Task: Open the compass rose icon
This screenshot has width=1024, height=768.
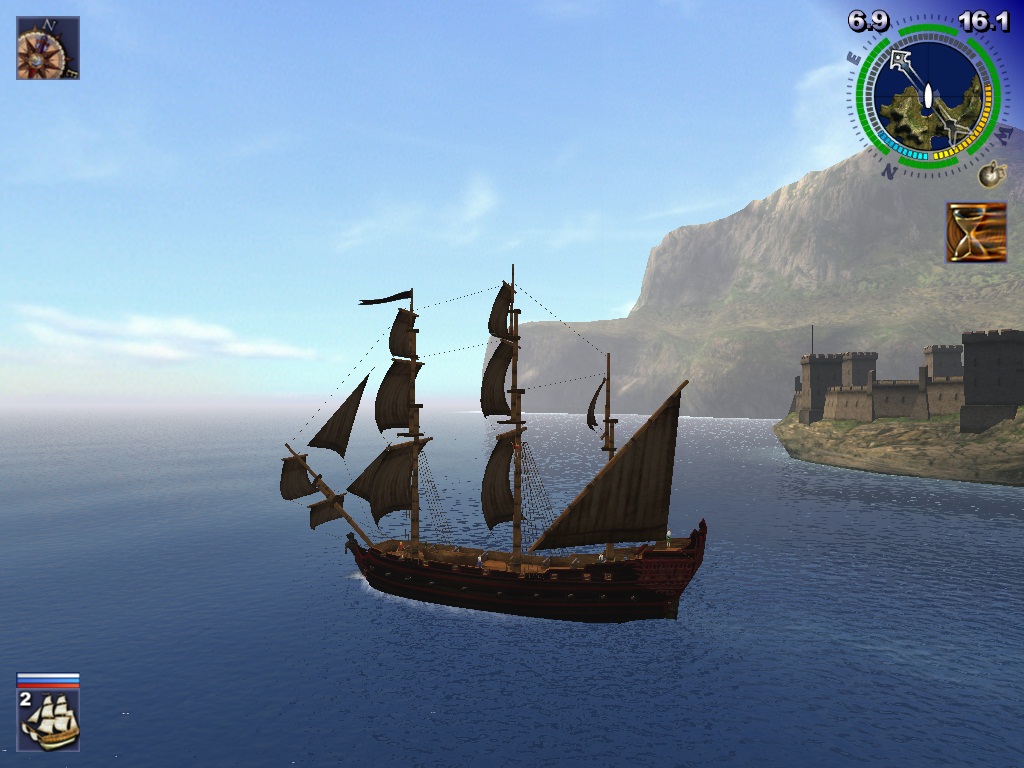Action: click(x=47, y=48)
